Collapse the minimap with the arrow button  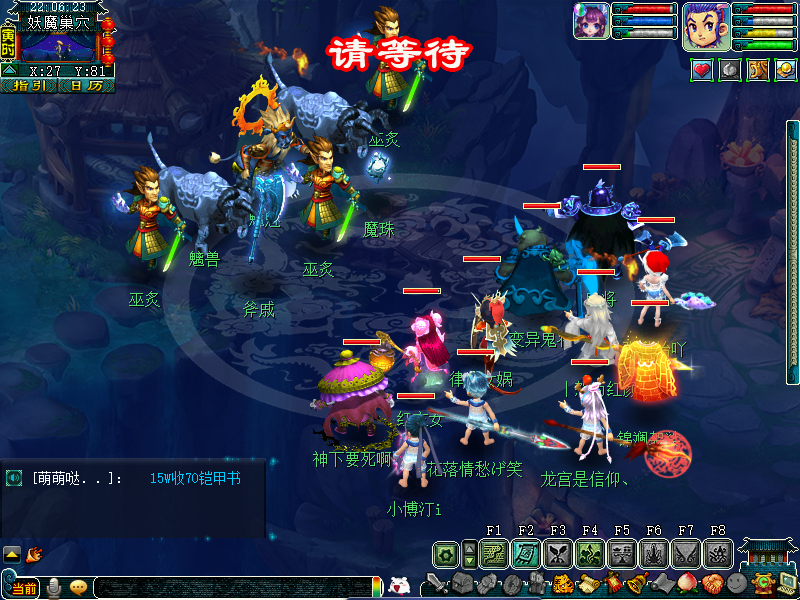coord(8,71)
